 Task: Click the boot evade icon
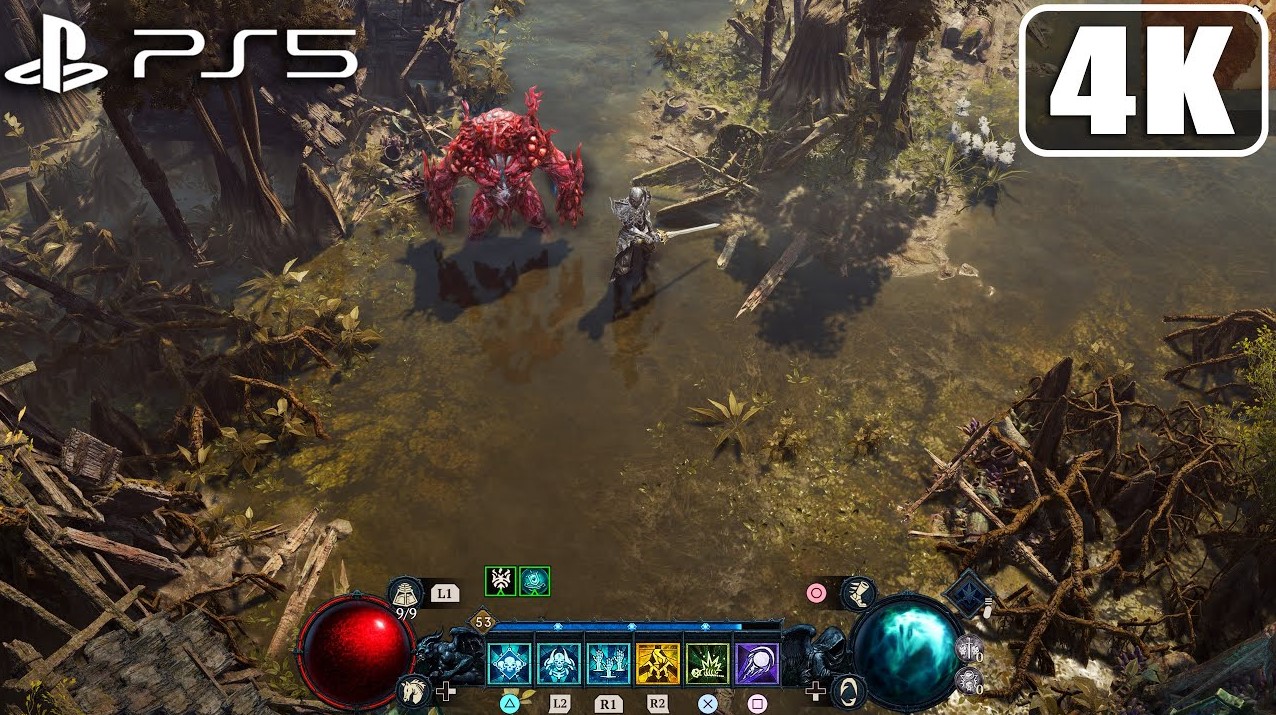(858, 594)
